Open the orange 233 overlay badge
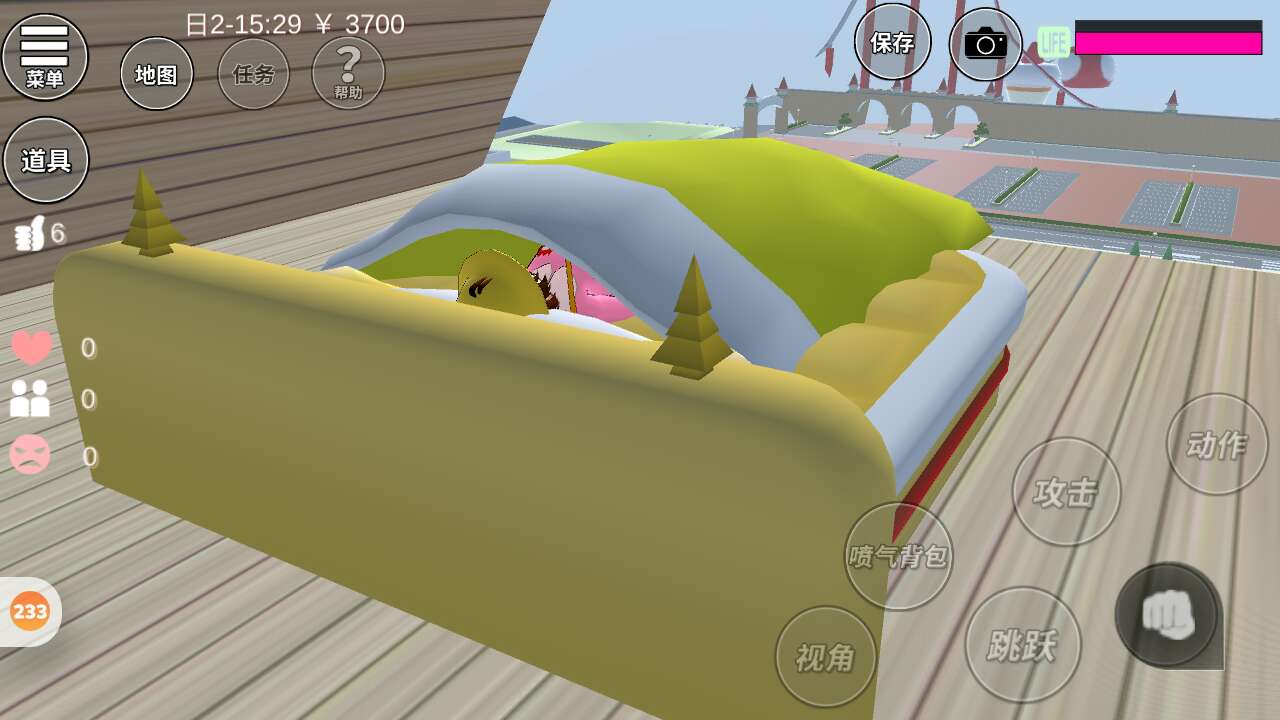The width and height of the screenshot is (1280, 720). point(30,611)
